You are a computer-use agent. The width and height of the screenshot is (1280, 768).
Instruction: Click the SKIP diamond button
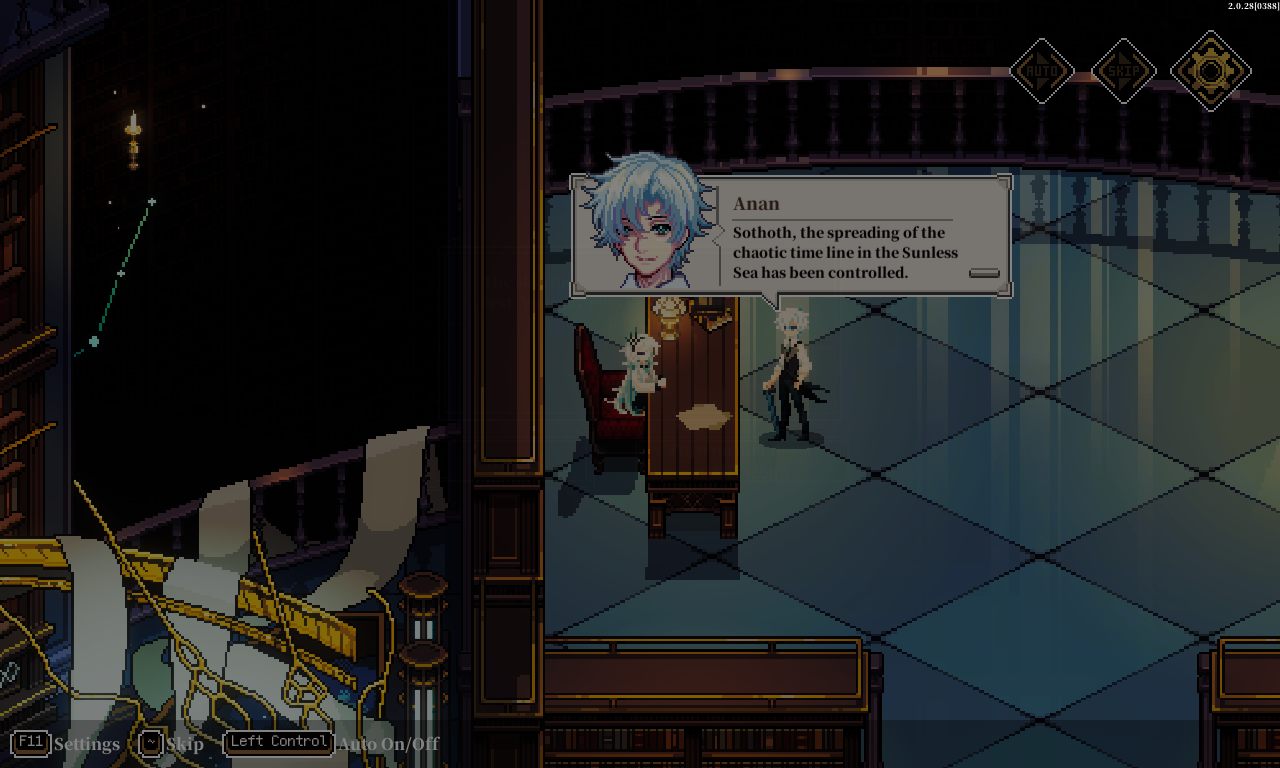coord(1123,71)
